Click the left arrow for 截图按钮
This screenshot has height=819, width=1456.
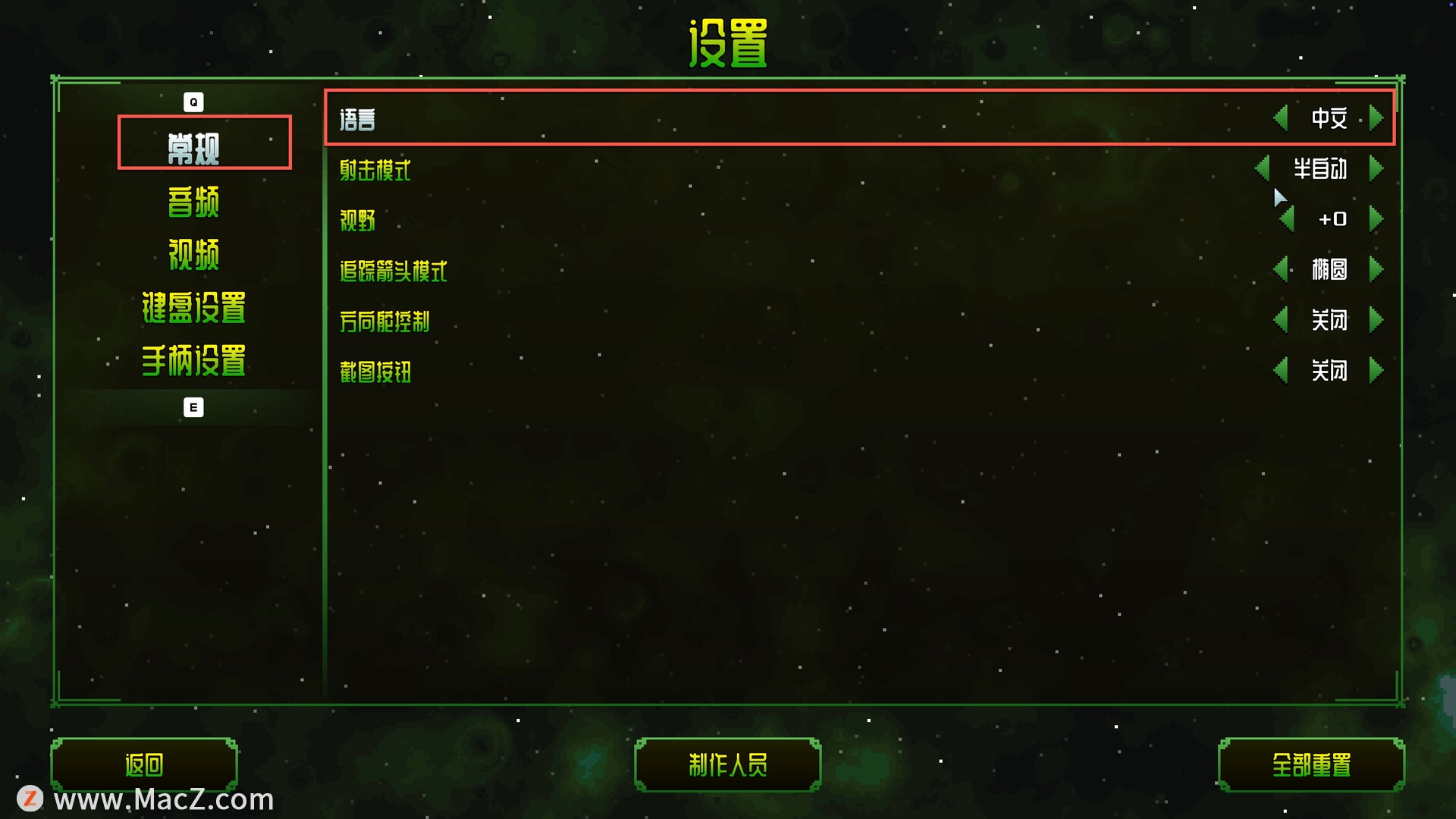1281,371
